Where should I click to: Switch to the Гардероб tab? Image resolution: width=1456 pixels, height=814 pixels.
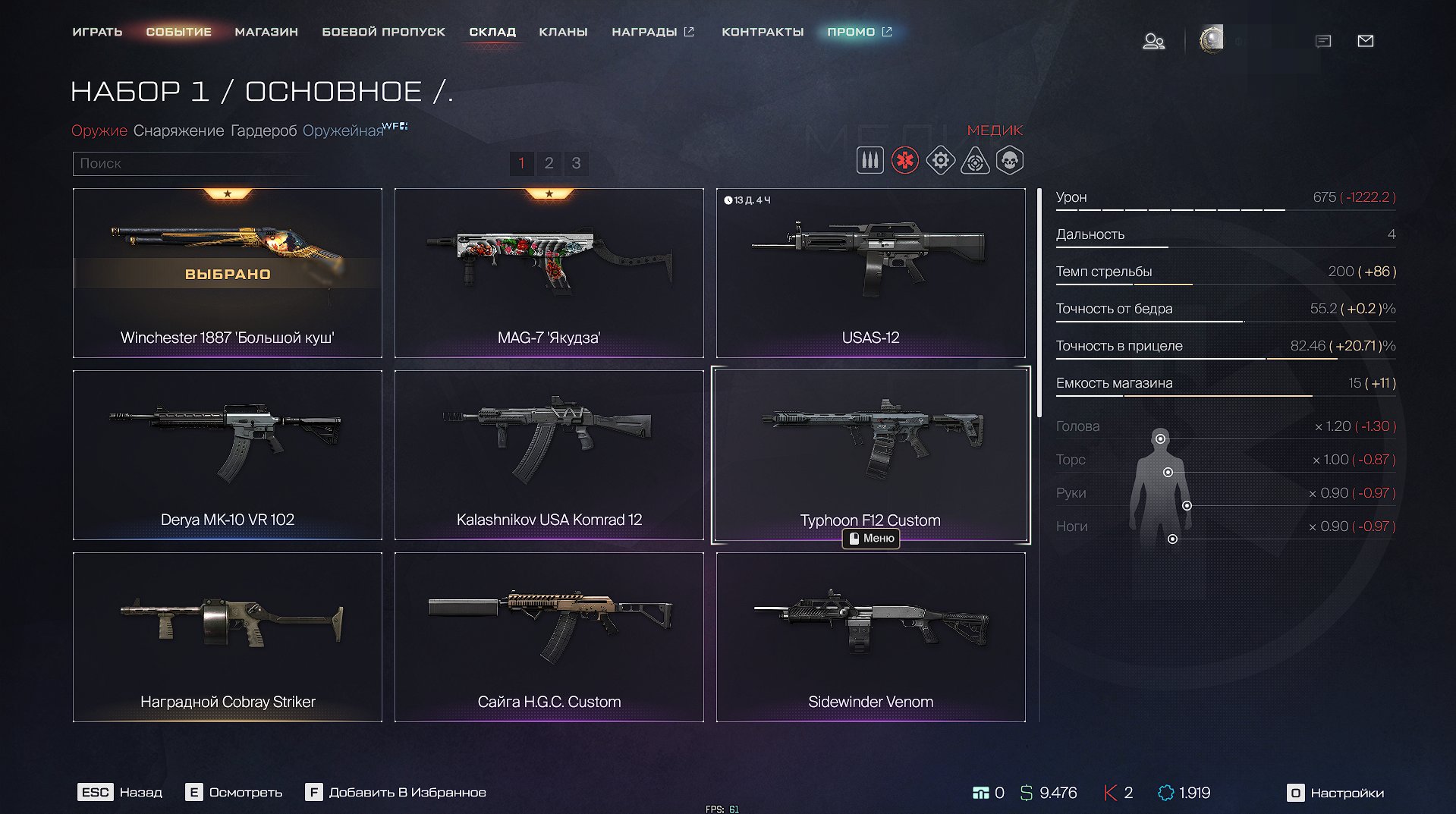click(x=263, y=130)
